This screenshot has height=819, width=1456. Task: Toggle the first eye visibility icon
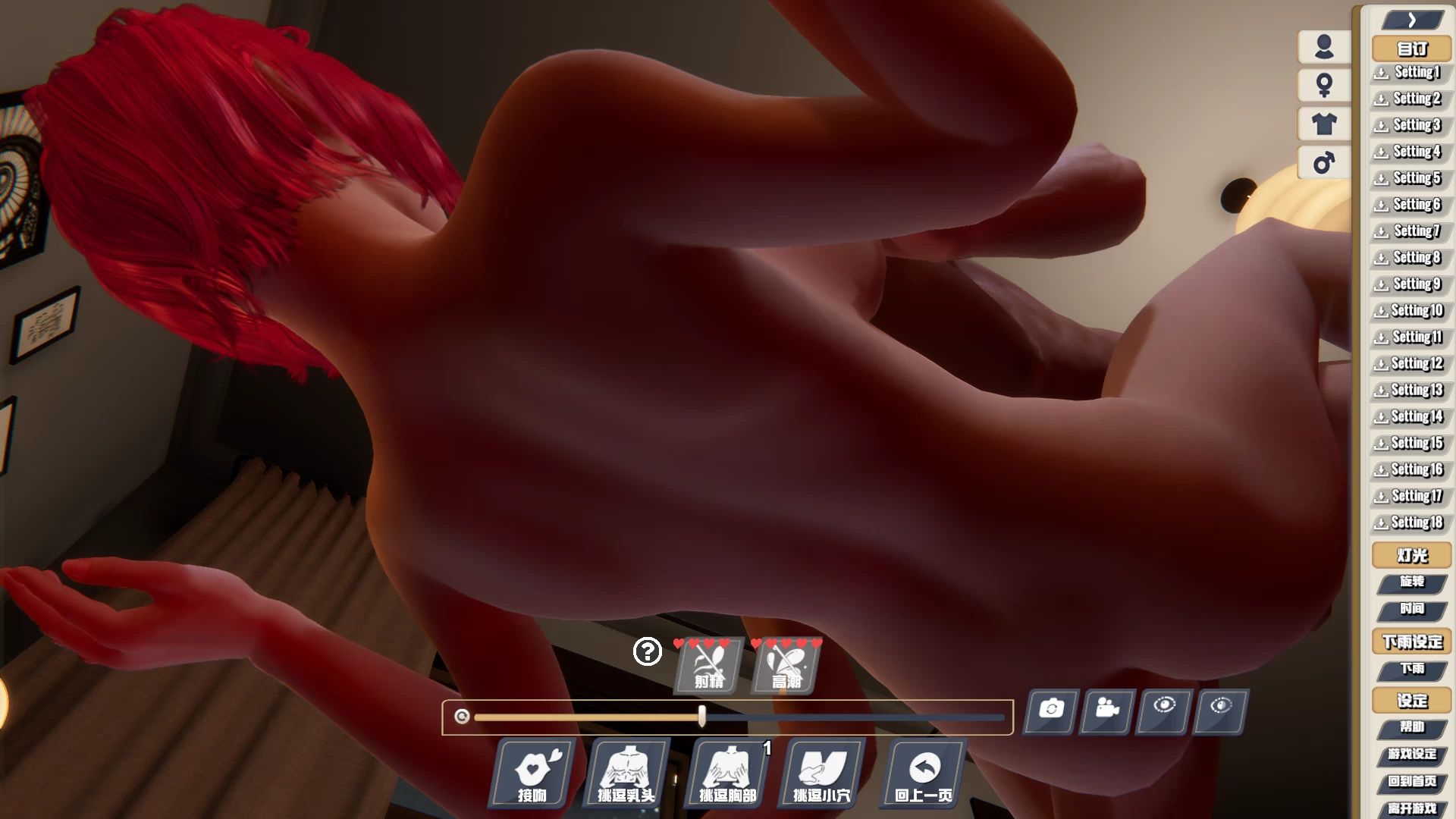point(1163,711)
